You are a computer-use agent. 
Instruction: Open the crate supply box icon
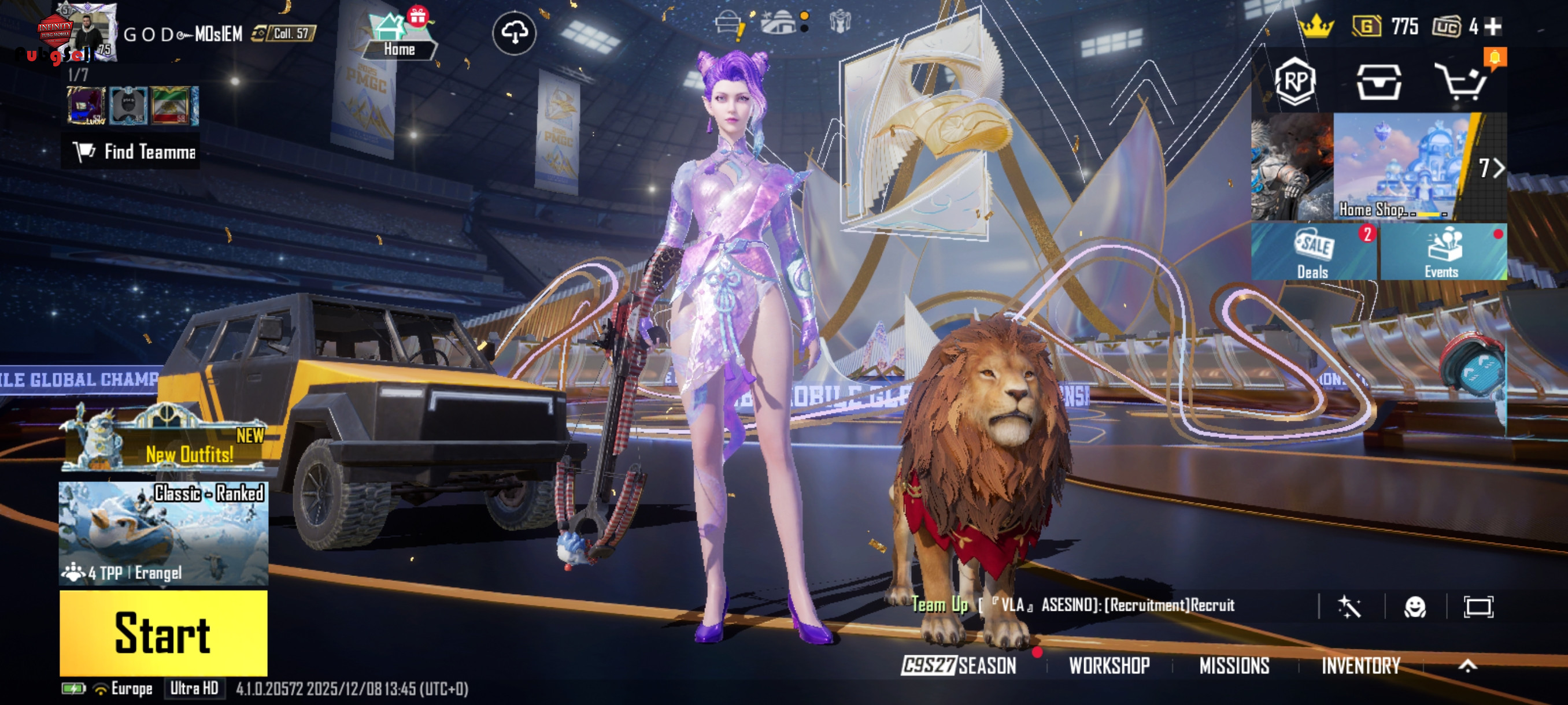coord(1379,82)
